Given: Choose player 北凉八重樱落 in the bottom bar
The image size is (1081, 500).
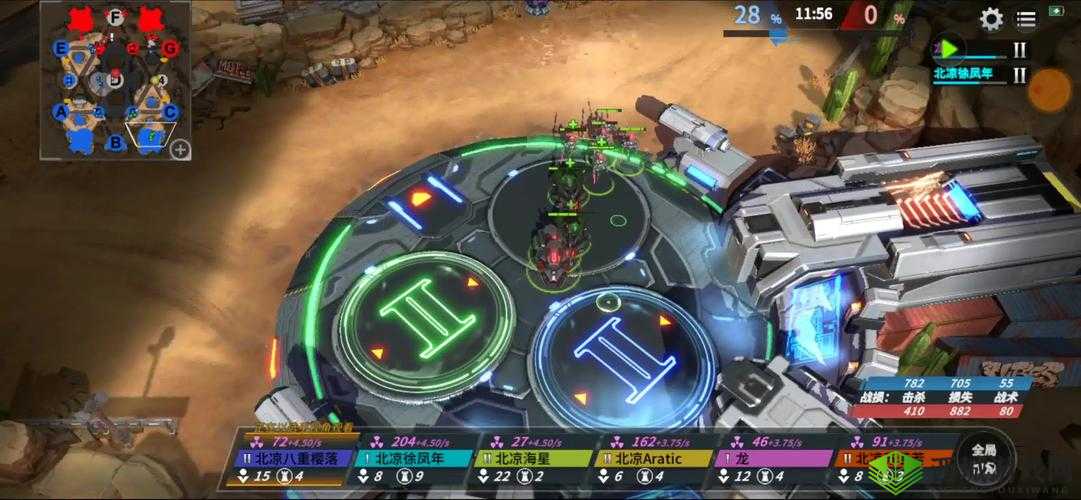Looking at the screenshot, I should click(295, 459).
